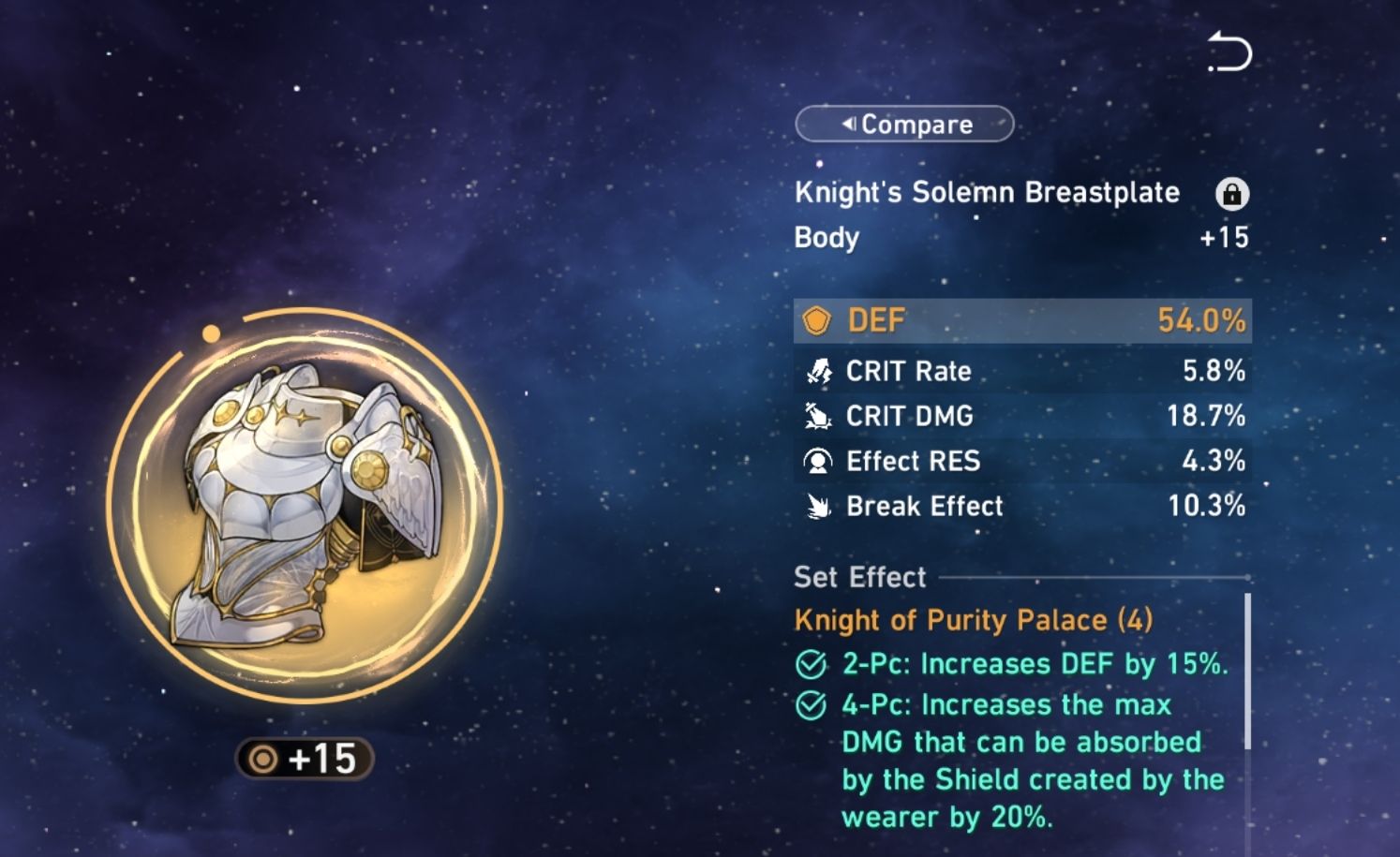Click the Break Effect feather icon
The height and width of the screenshot is (857, 1400).
pos(818,507)
